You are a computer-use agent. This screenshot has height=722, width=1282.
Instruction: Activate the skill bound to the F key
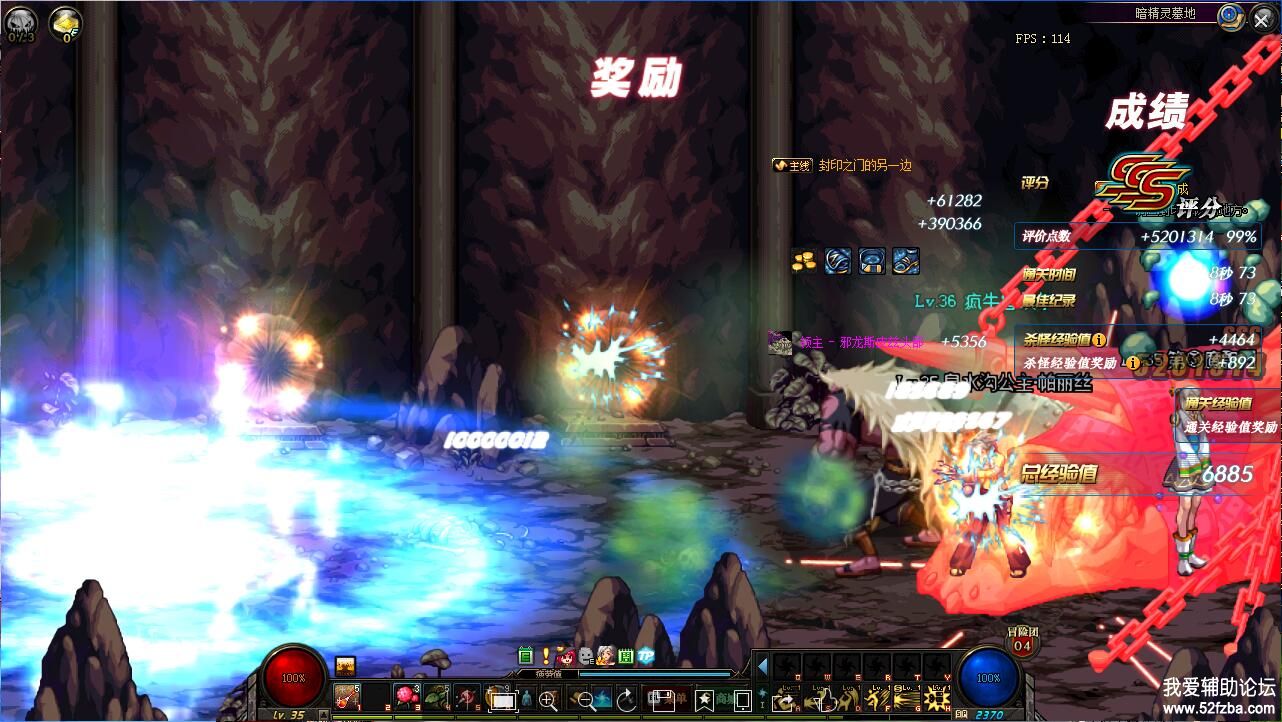click(x=876, y=699)
